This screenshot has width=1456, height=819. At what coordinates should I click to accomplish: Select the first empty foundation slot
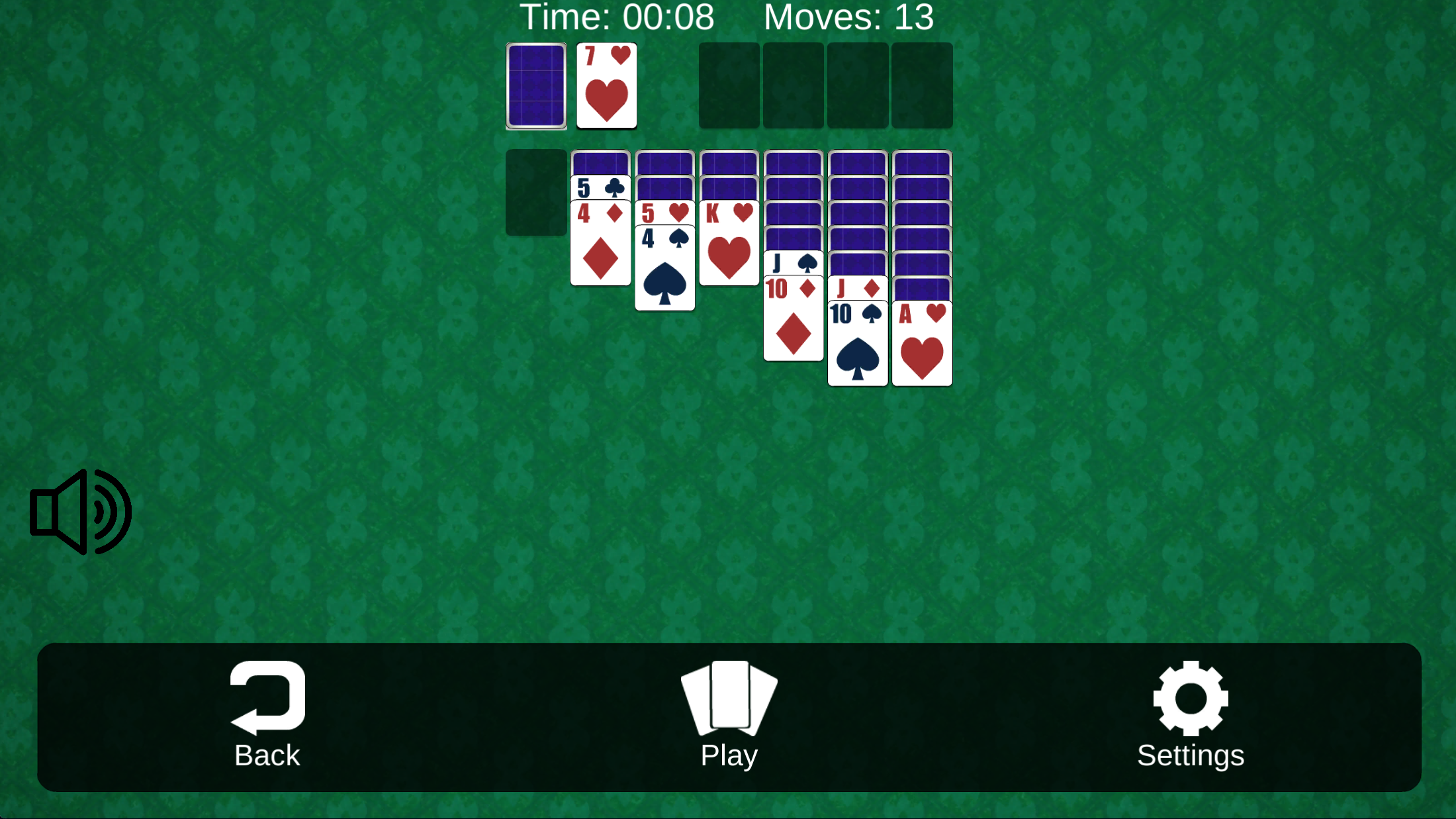[728, 85]
